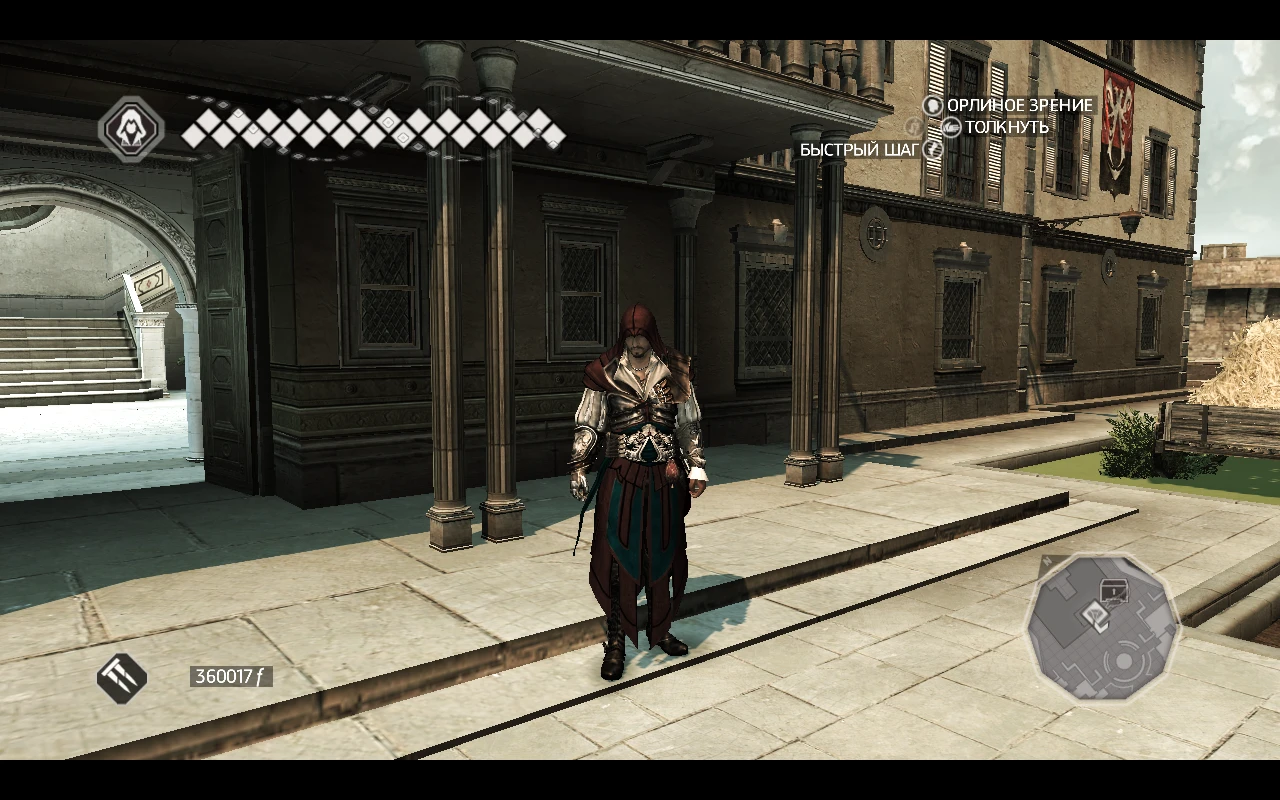Click the Assassin crest emblem top left
Screen dimensions: 1280x800
133,129
